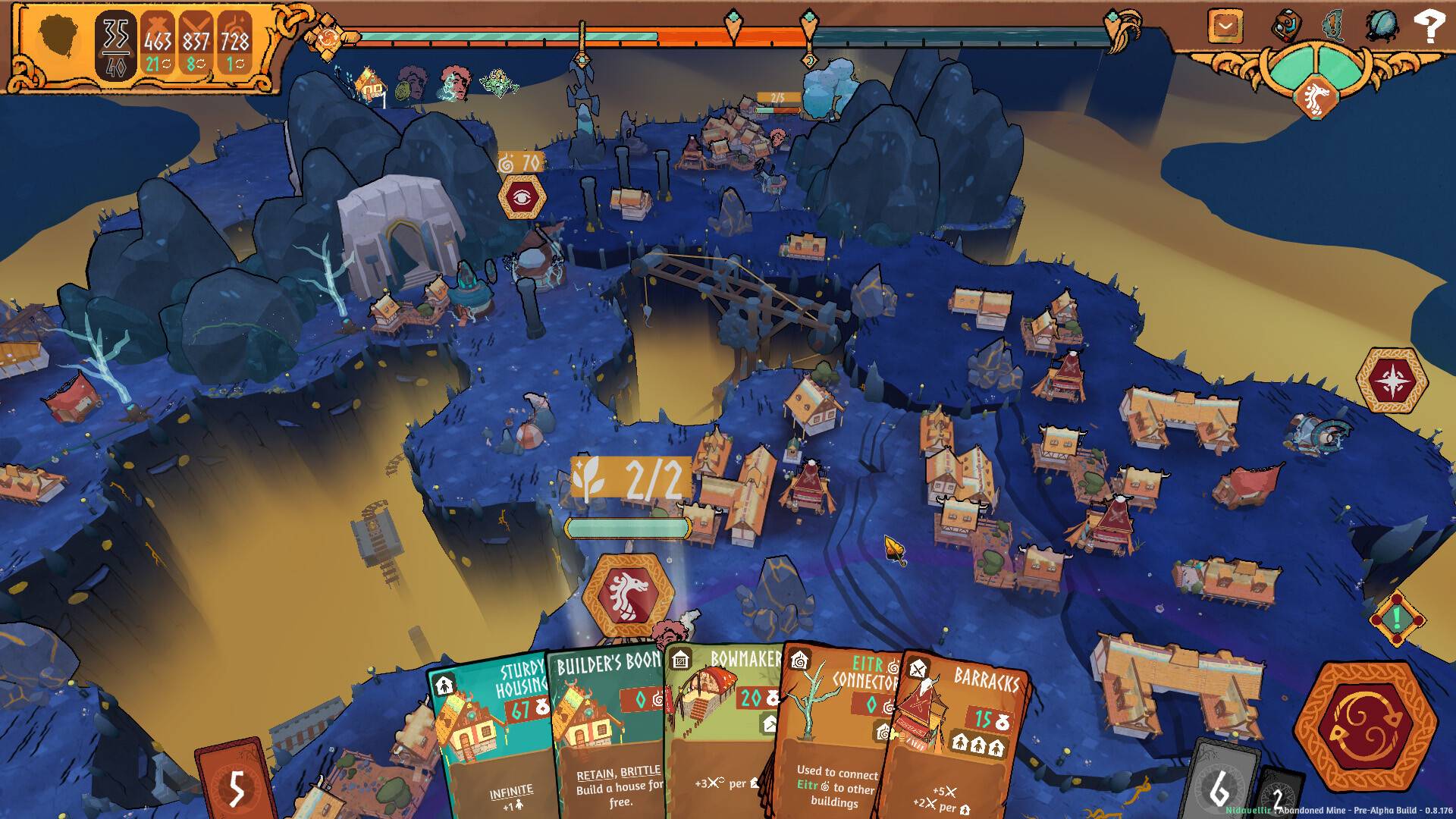This screenshot has height=819, width=1456.
Task: Click the Eitr resource icon showing 728
Action: click(234, 43)
